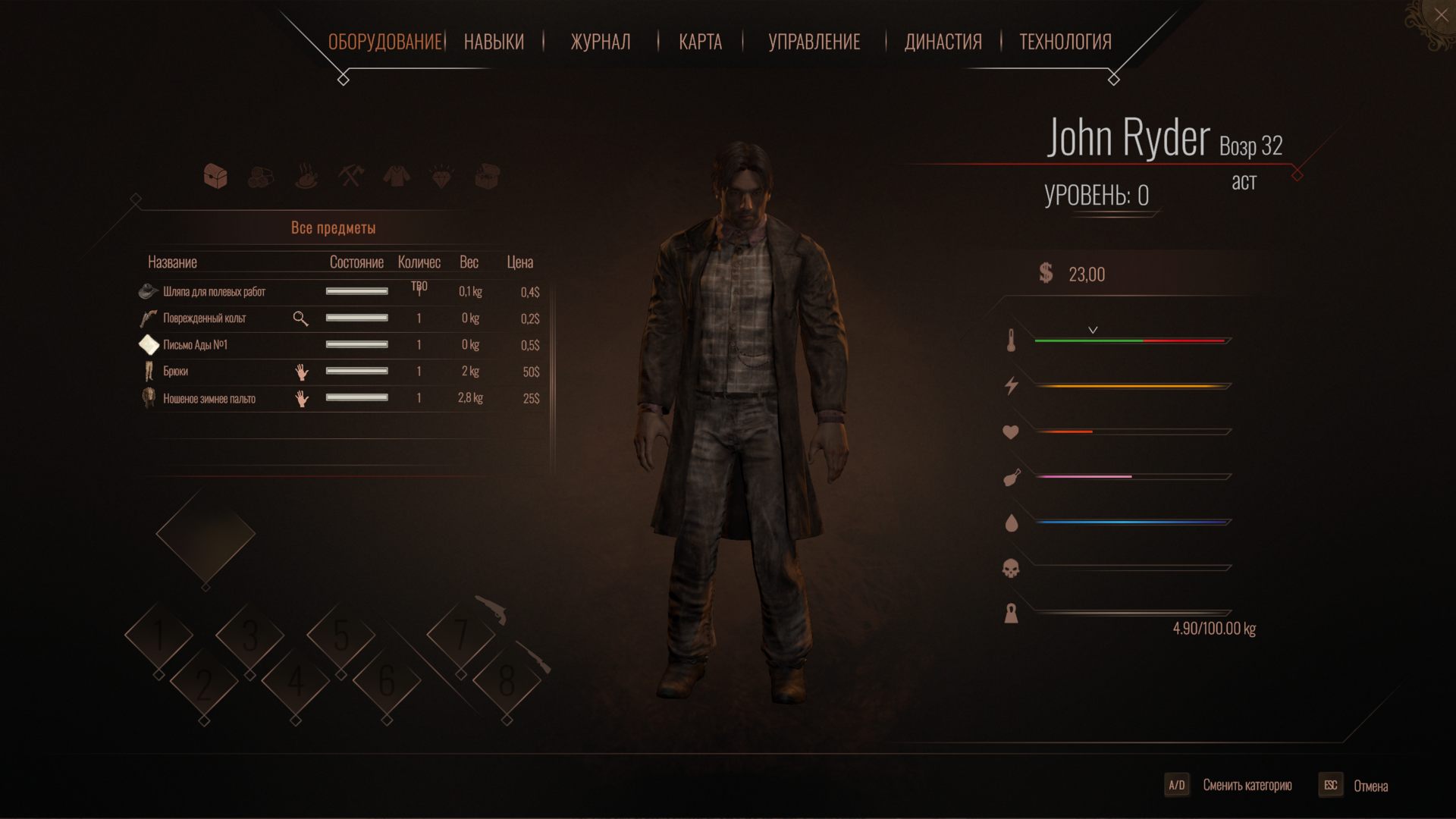
Task: Select the all-items chest category icon
Action: click(216, 177)
